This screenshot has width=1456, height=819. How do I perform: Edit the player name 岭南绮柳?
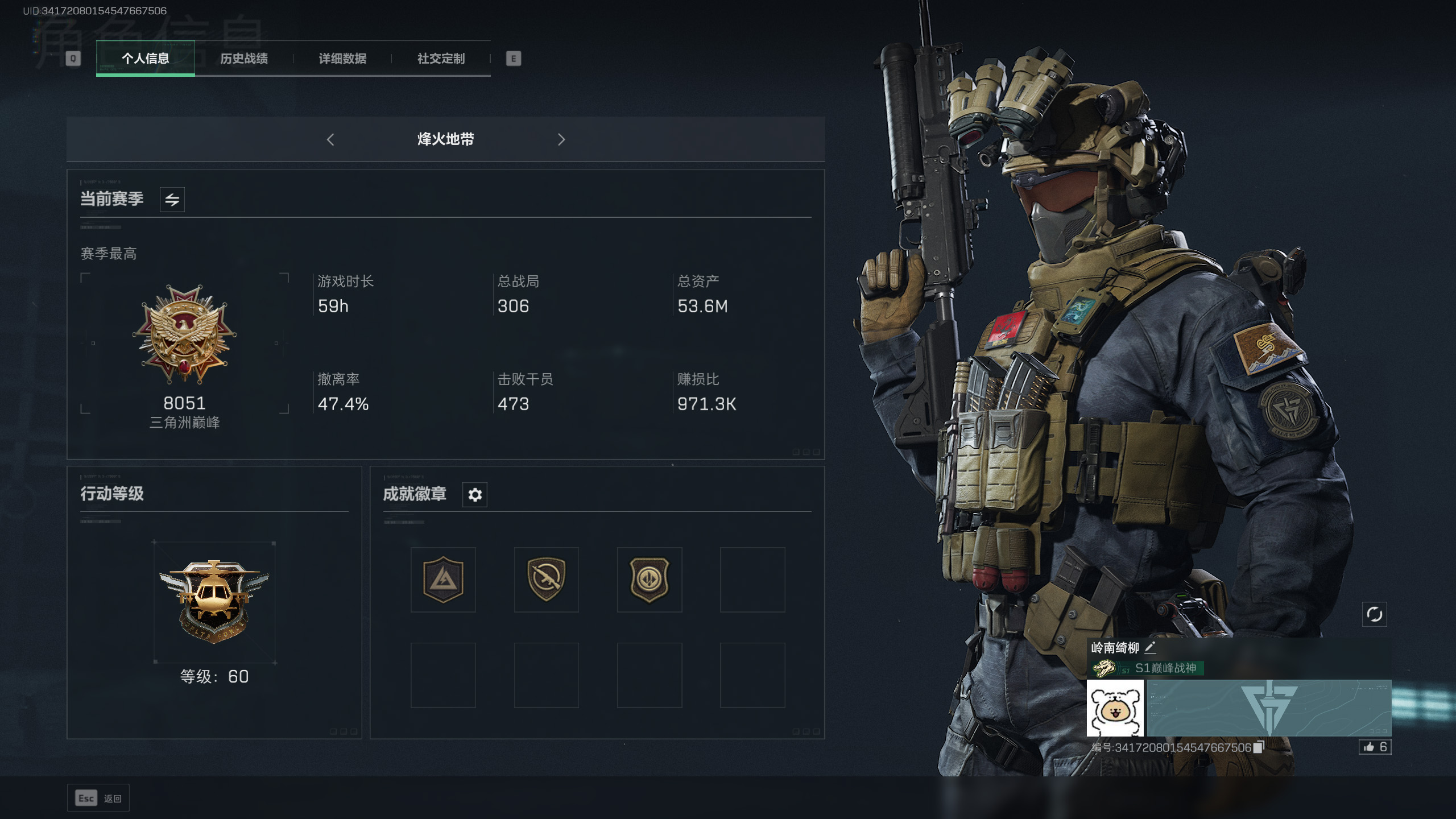tap(1150, 647)
